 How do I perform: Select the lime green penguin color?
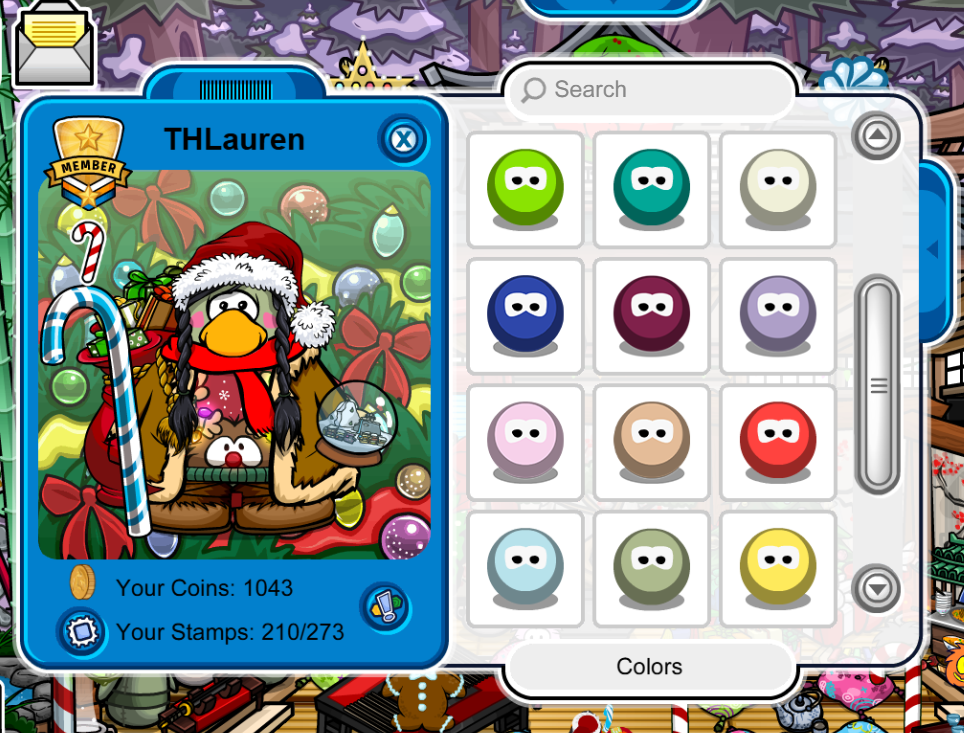pos(525,189)
